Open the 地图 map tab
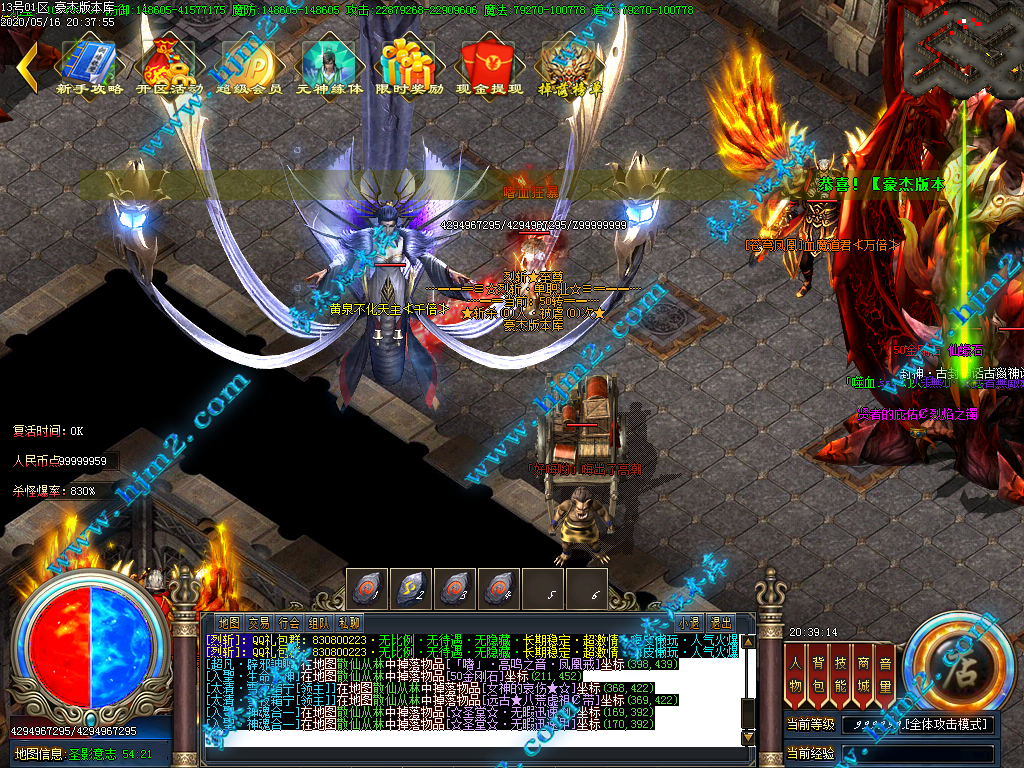The width and height of the screenshot is (1024, 768). [x=228, y=623]
